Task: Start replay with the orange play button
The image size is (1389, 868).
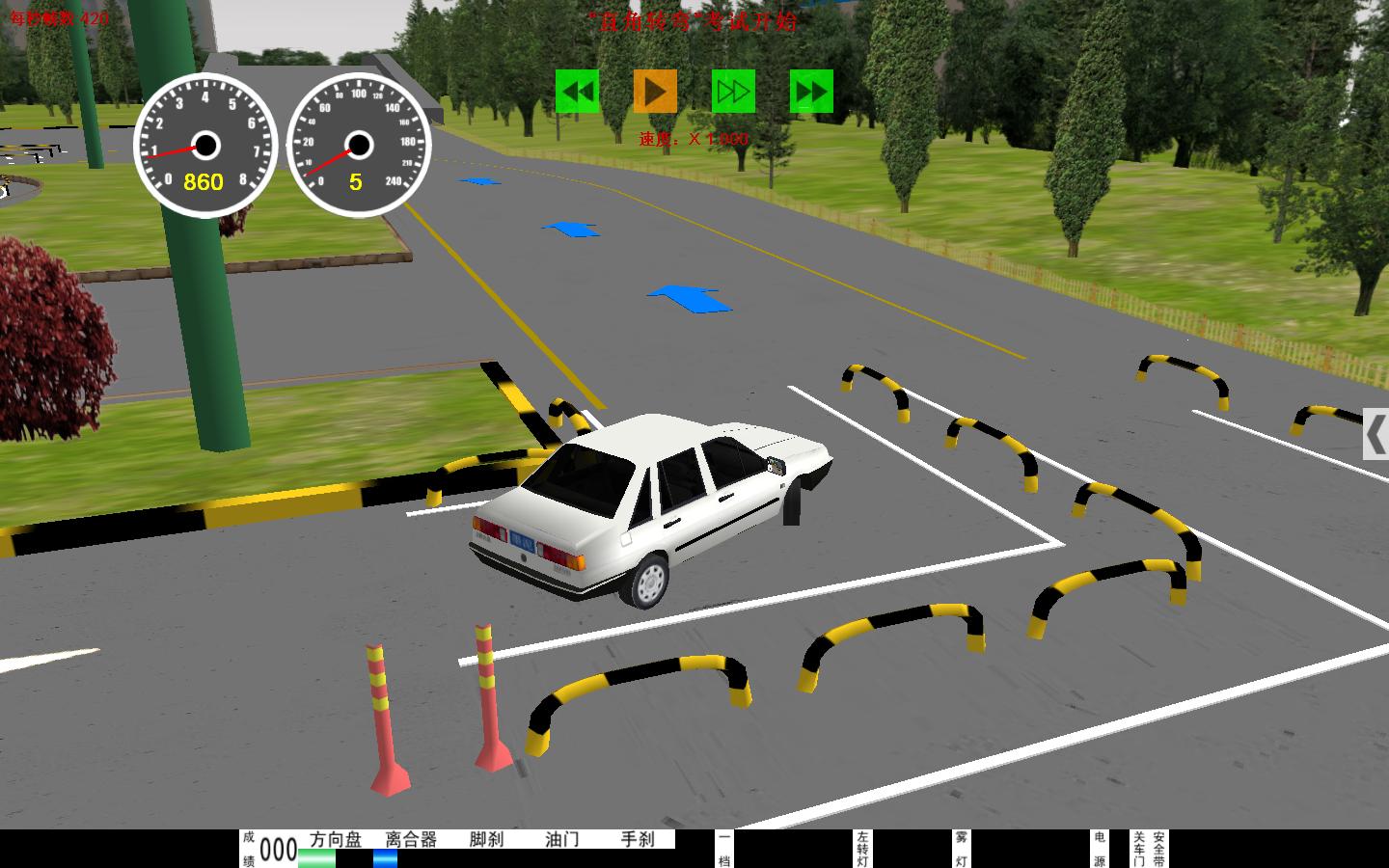Action: pyautogui.click(x=655, y=92)
